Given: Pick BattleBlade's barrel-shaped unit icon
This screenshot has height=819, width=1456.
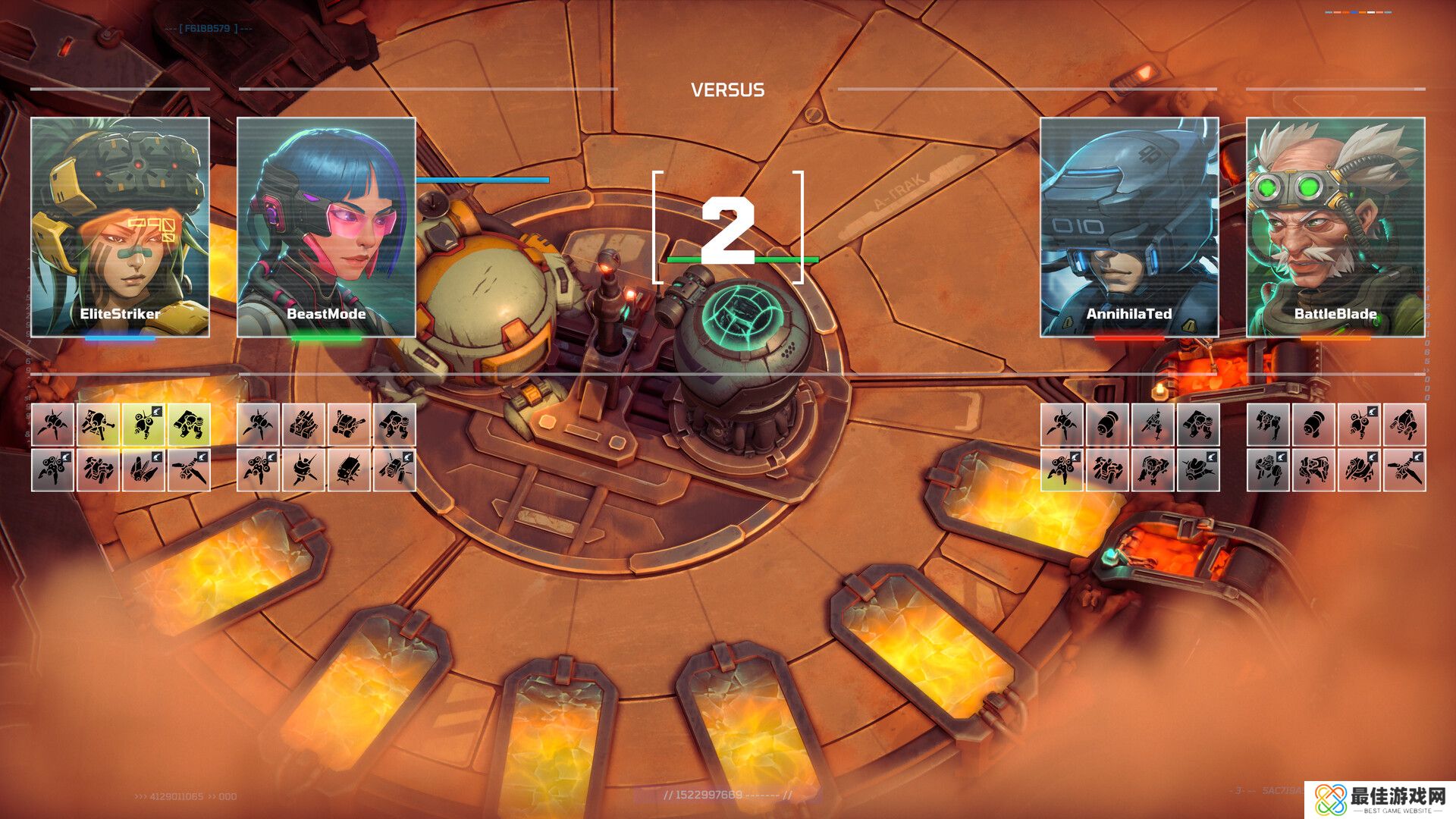Looking at the screenshot, I should click(1313, 425).
